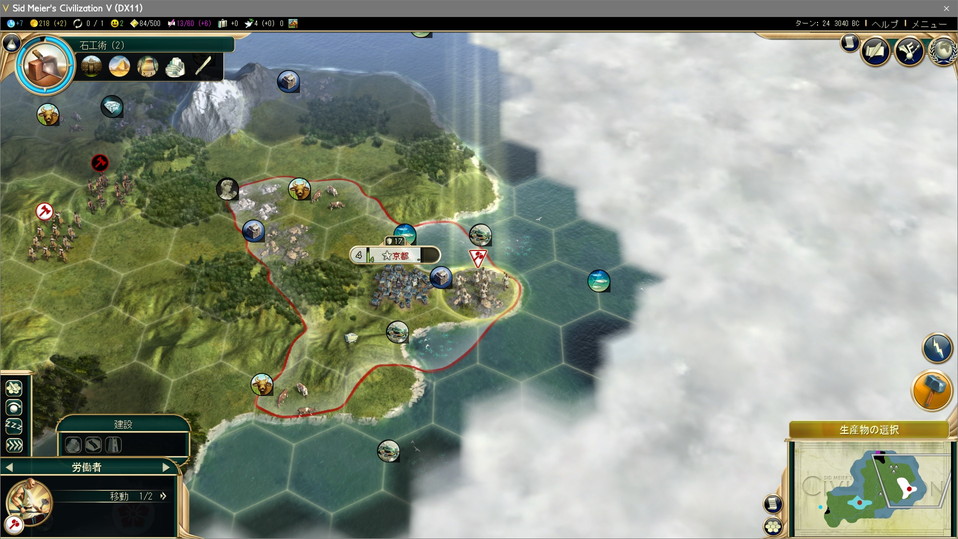Select previous unit with left arrow

(x=9, y=467)
